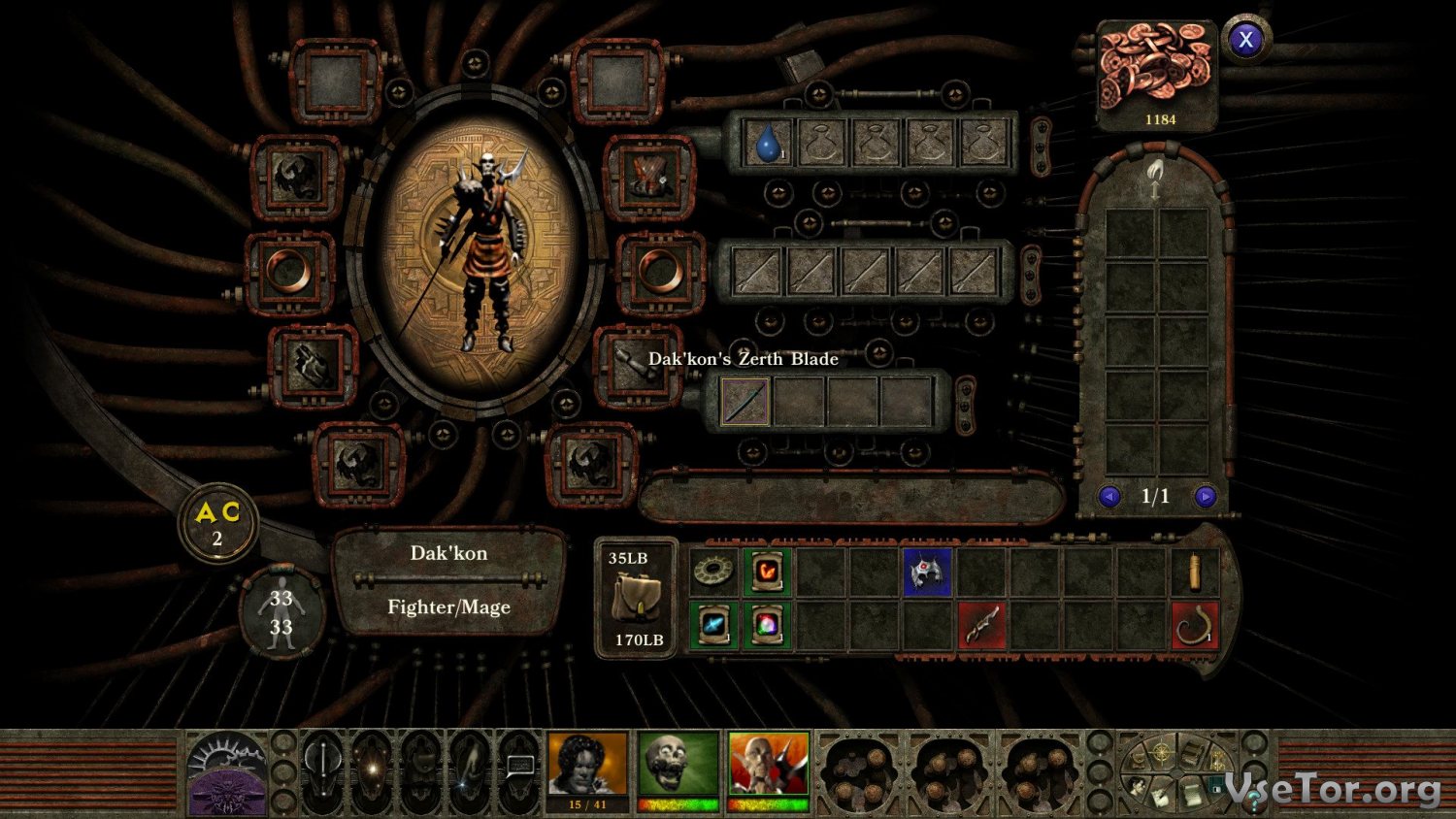Screen dimensions: 1456x819
Task: Select the silver armor piece on blue
Action: pyautogui.click(x=927, y=572)
